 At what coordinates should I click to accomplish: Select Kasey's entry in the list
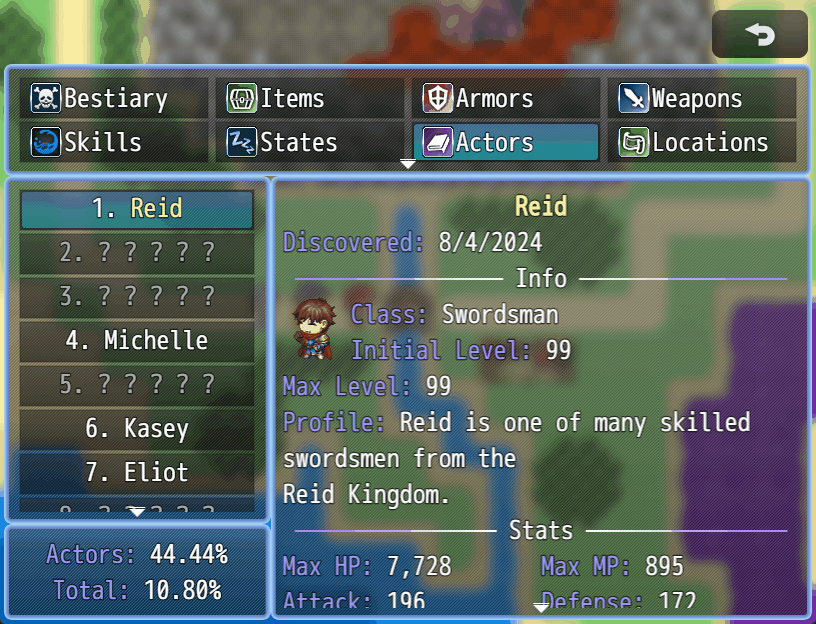tap(137, 429)
